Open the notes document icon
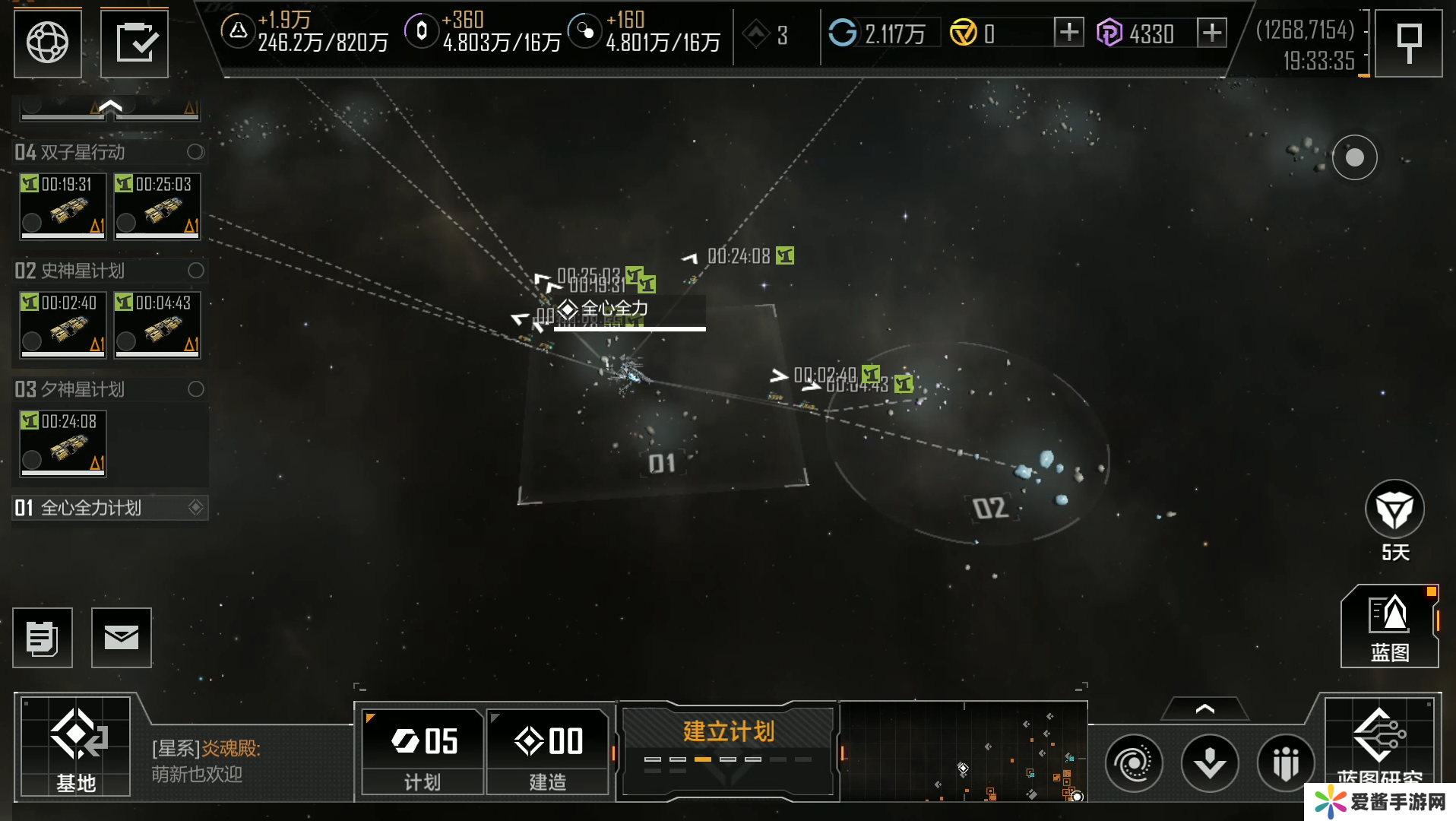 (43, 638)
